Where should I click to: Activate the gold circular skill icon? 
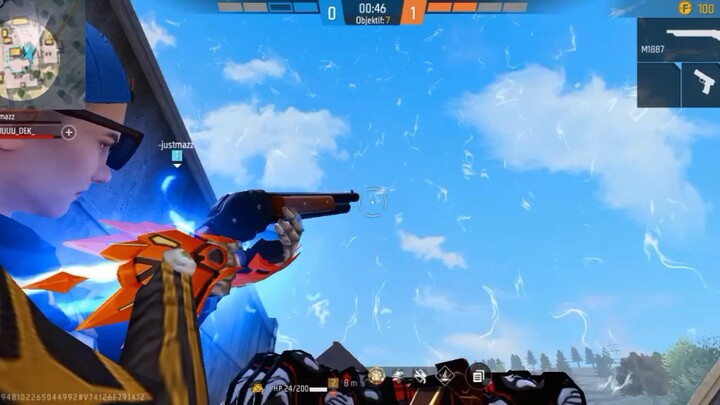pyautogui.click(x=376, y=376)
